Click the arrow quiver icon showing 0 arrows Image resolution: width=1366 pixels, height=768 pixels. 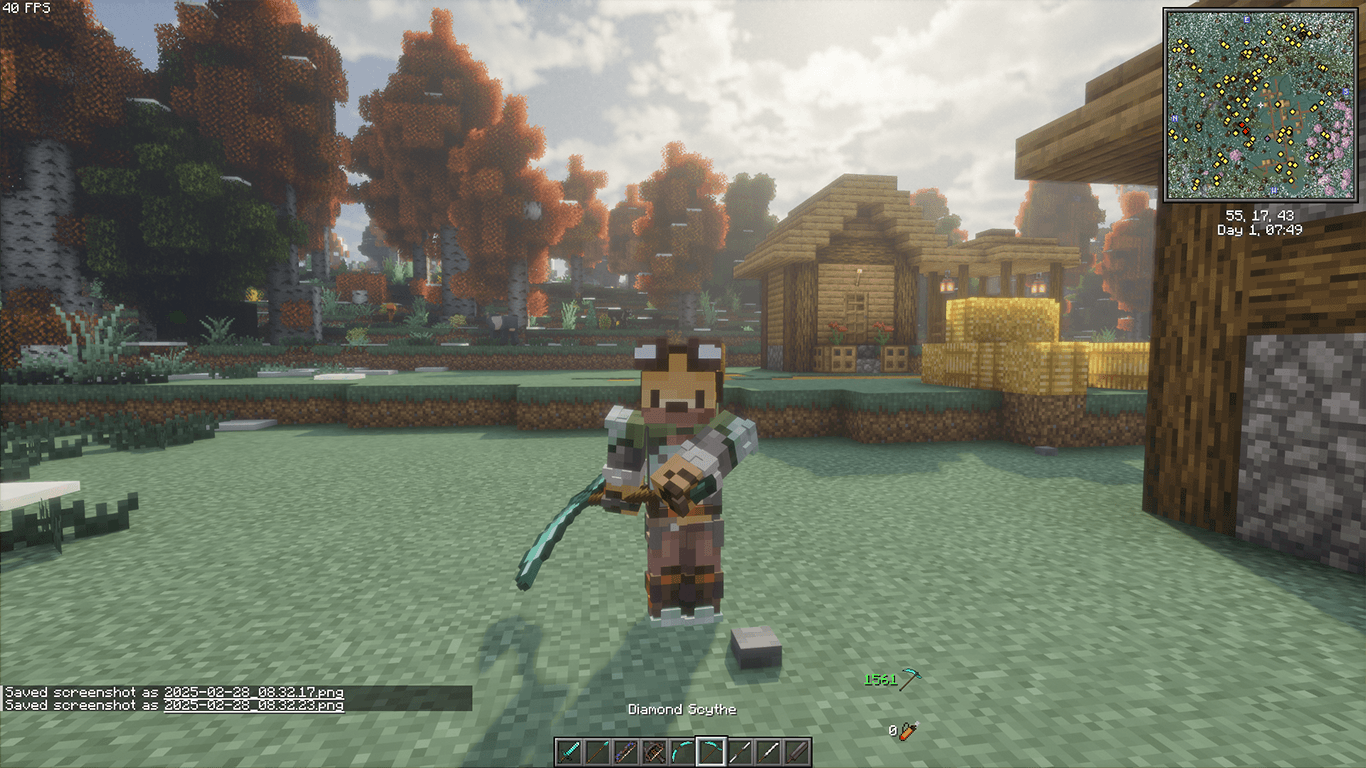pyautogui.click(x=905, y=731)
